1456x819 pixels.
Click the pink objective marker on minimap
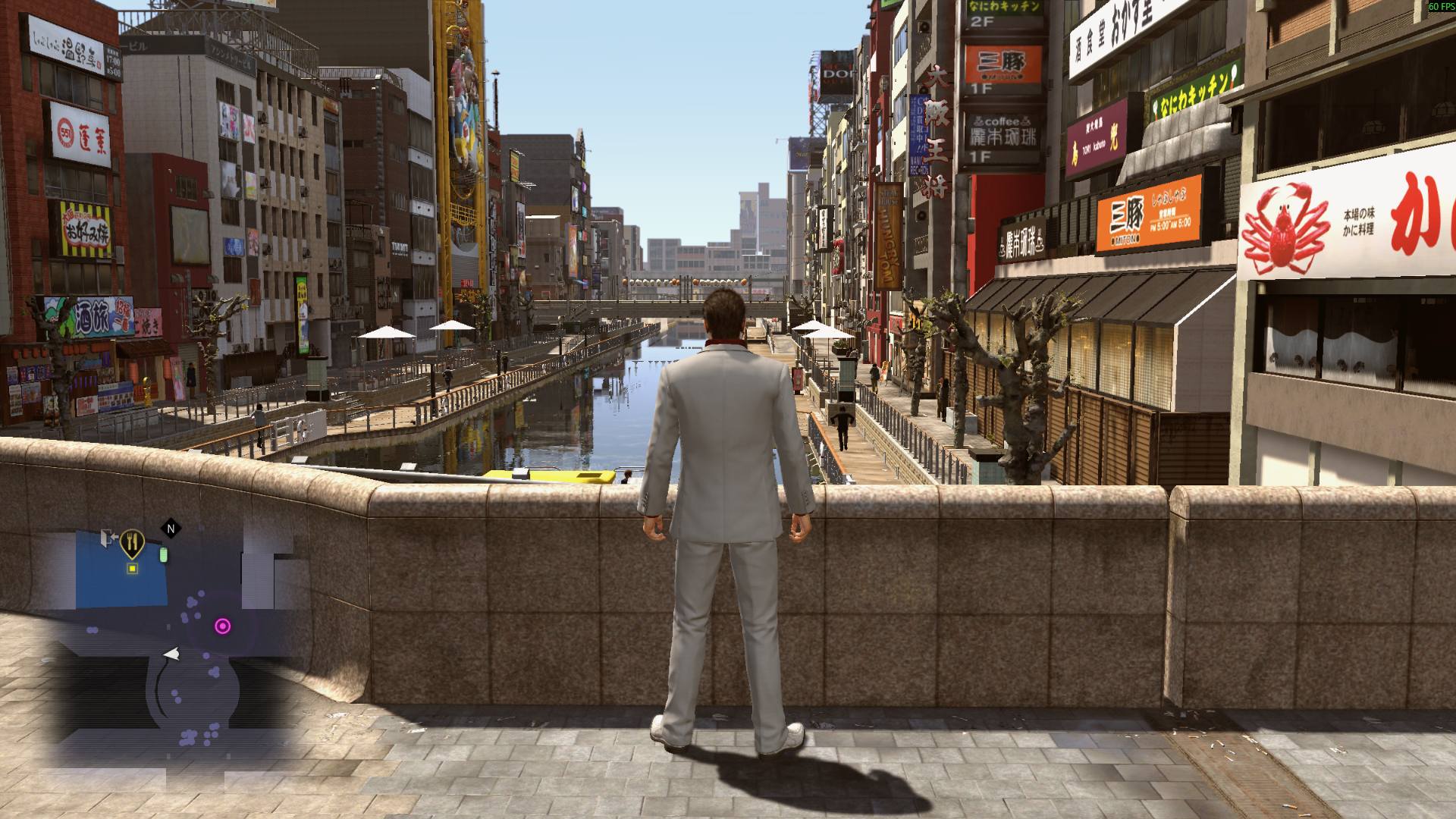pos(222,626)
